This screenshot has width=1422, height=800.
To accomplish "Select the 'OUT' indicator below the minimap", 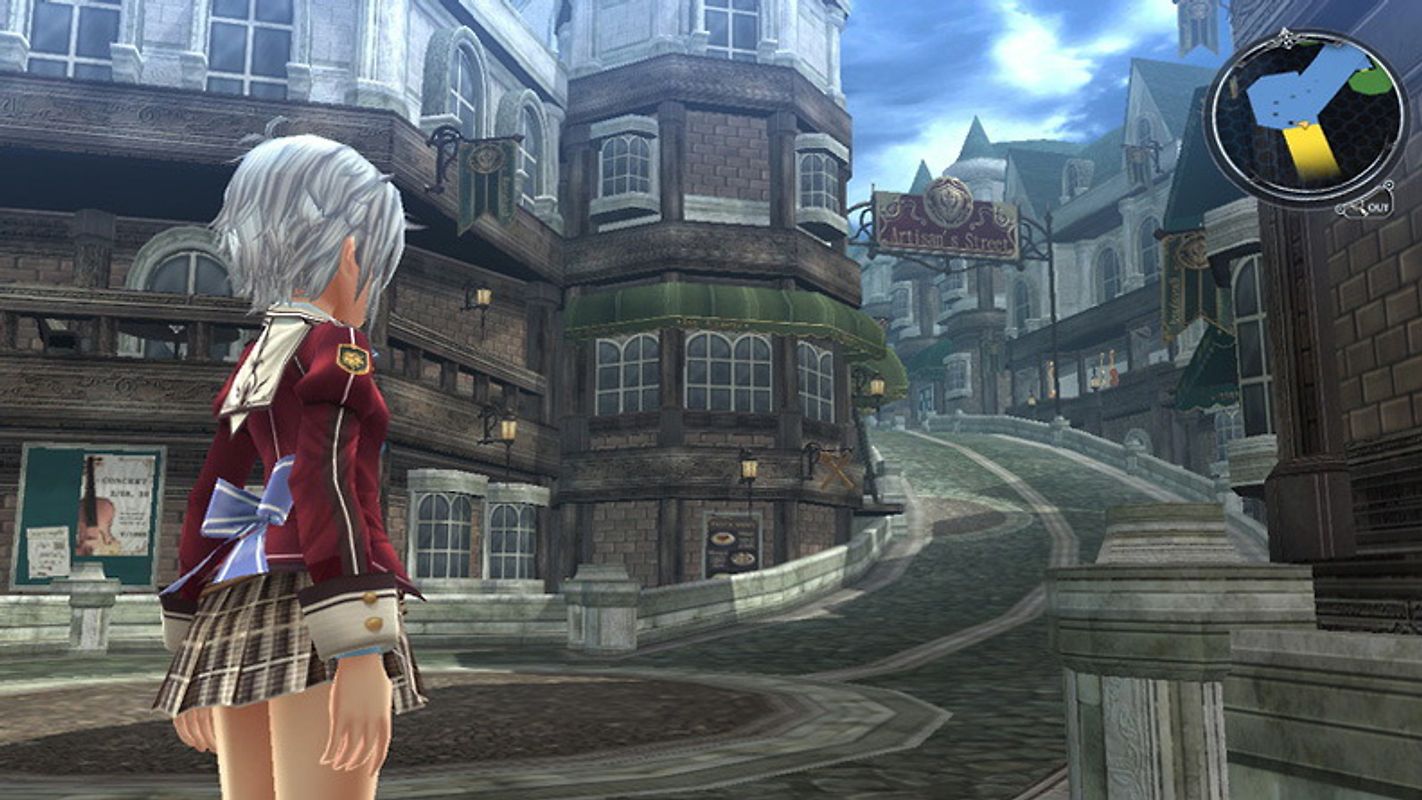I will point(1378,208).
